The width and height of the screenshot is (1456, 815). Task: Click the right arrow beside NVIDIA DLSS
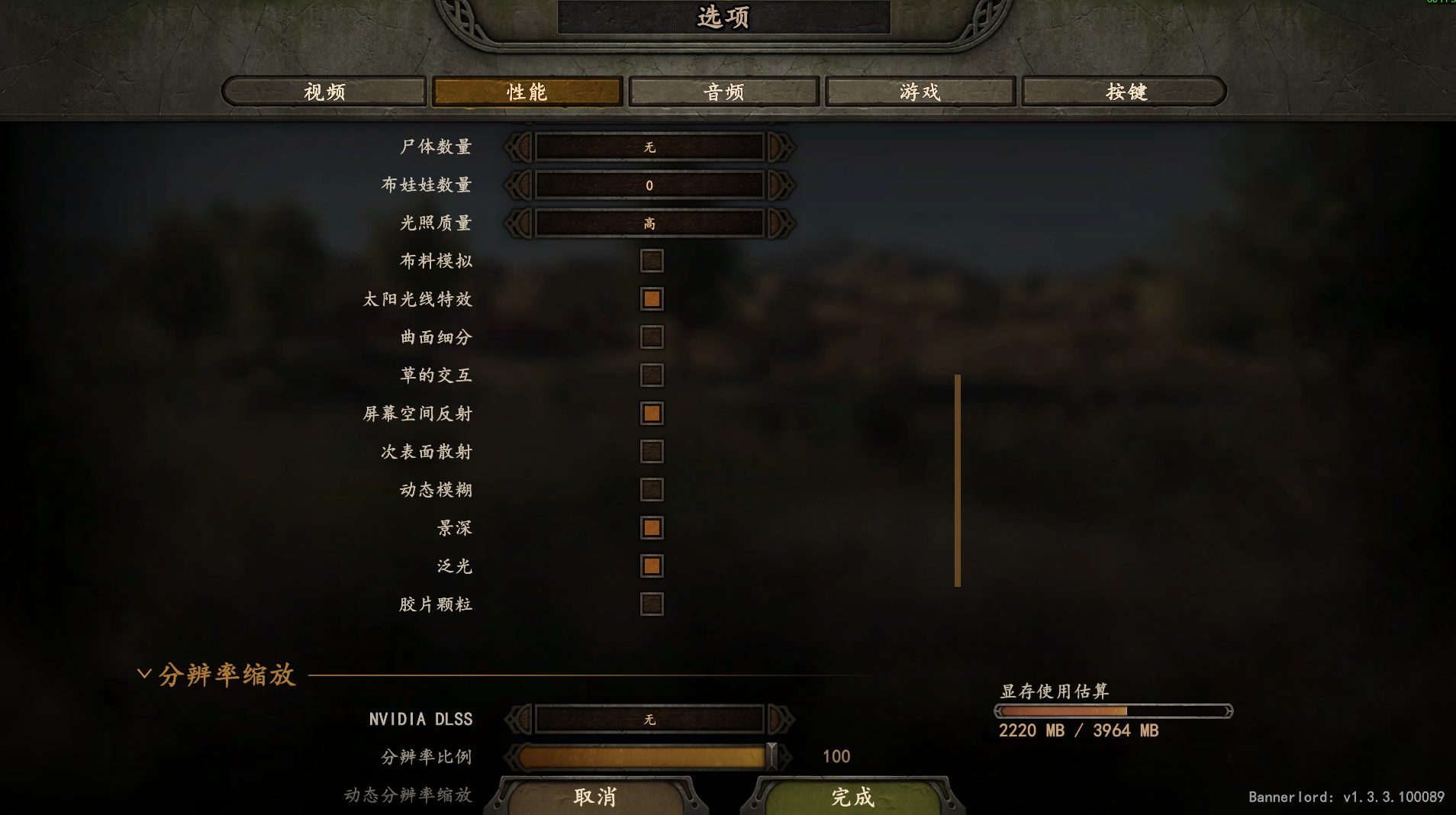pyautogui.click(x=778, y=719)
